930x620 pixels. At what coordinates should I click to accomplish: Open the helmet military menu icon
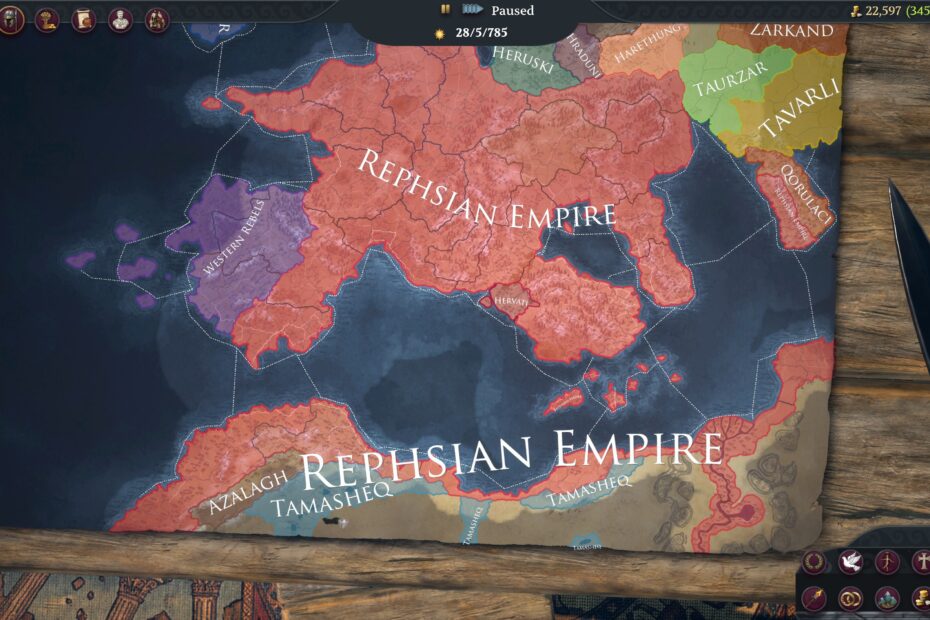pos(11,19)
